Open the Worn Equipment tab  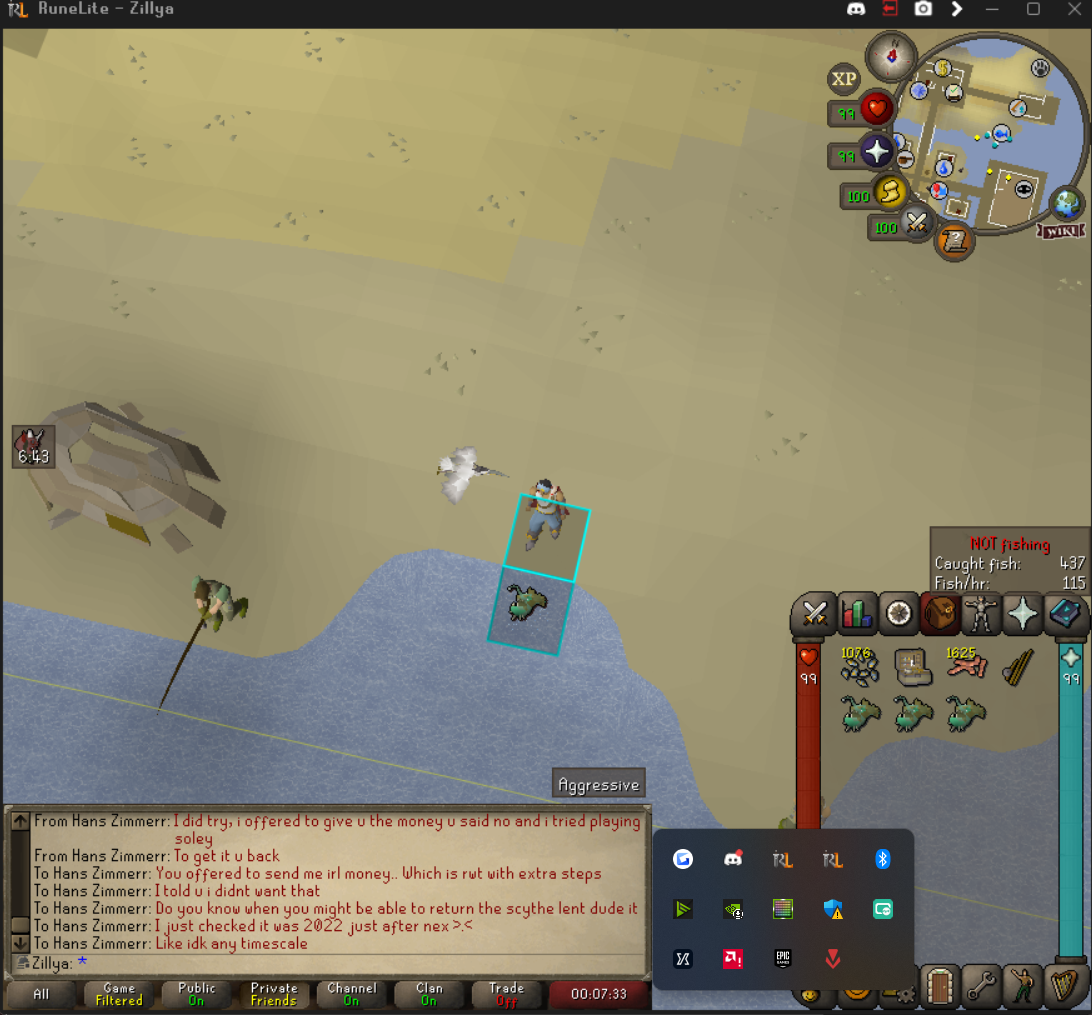click(x=980, y=613)
